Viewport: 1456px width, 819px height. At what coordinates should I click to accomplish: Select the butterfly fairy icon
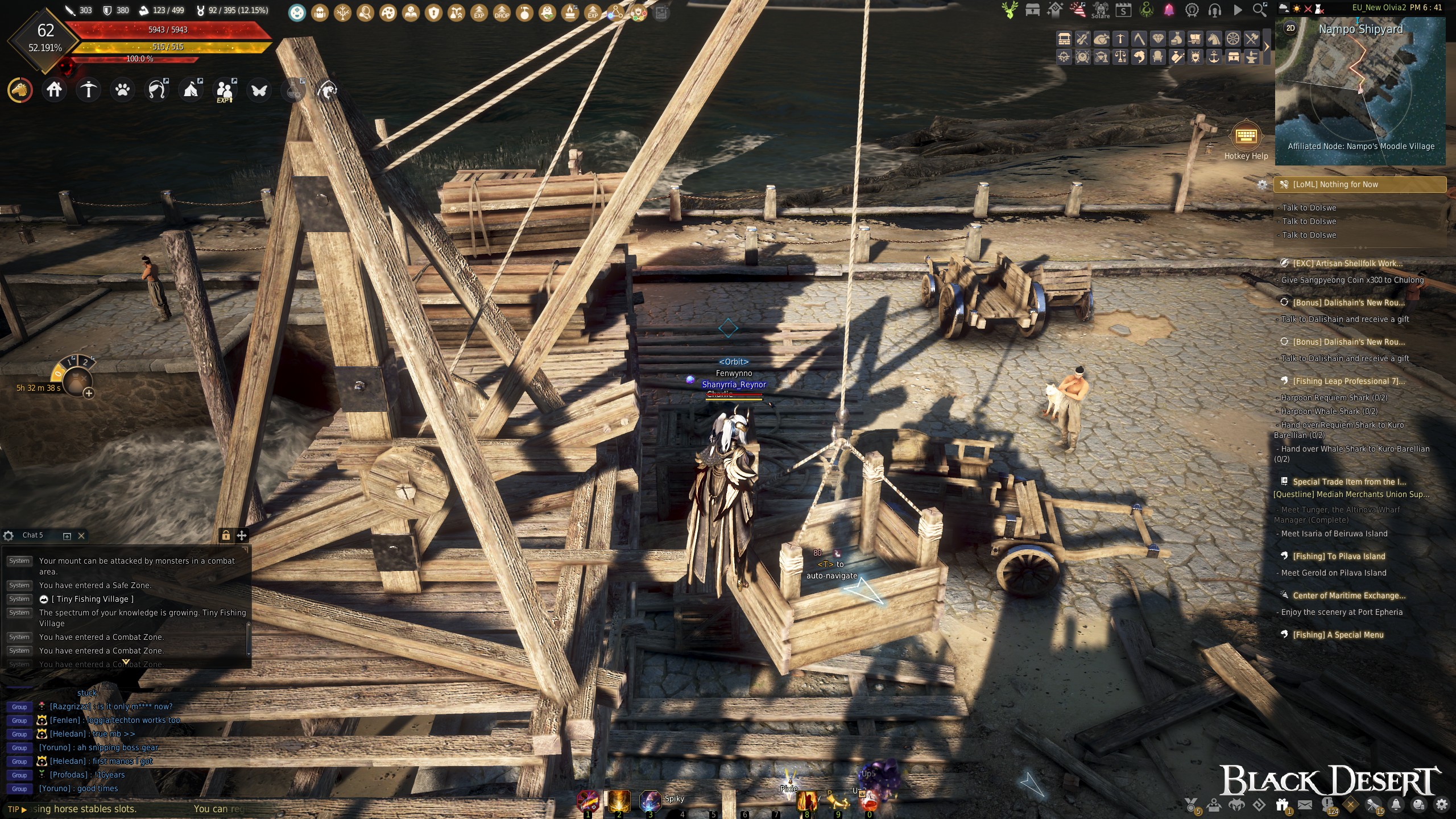(x=259, y=90)
